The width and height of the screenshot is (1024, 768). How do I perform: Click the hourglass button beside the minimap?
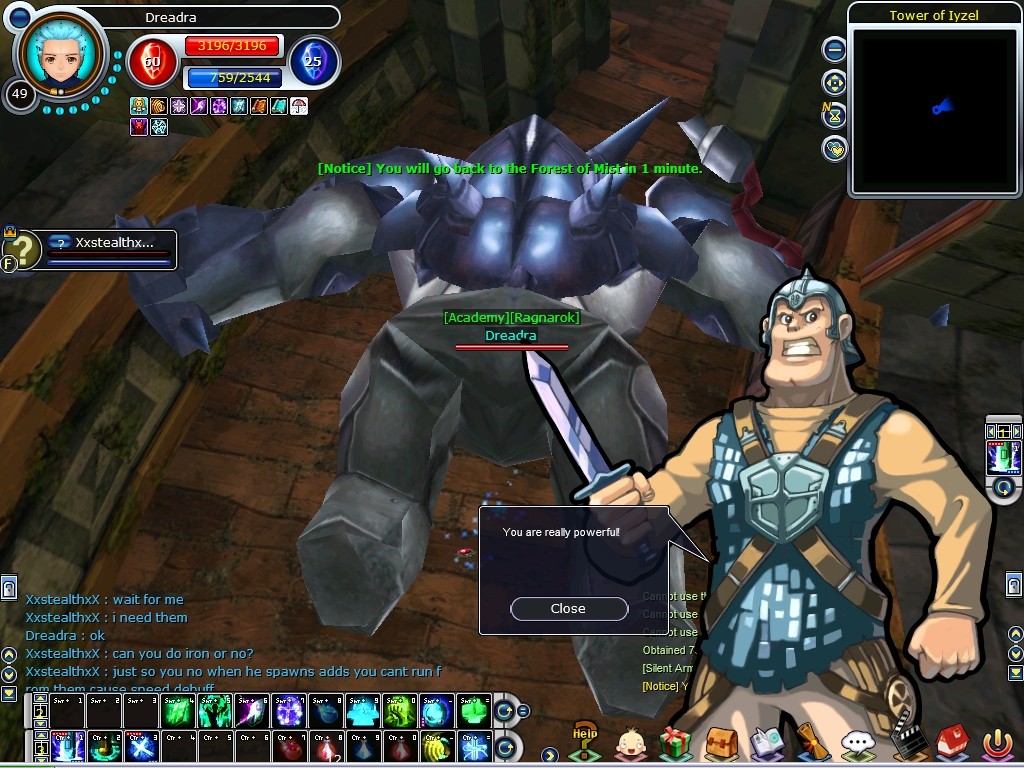click(x=834, y=115)
